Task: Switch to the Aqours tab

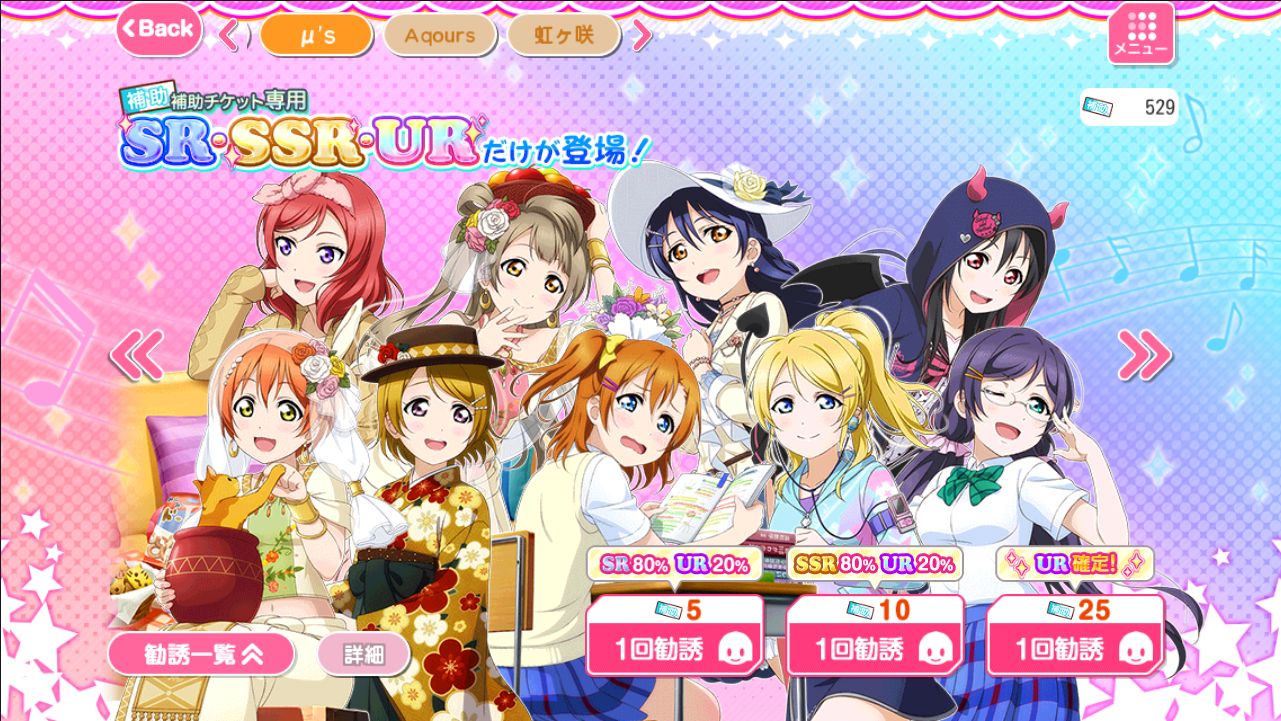Action: point(439,36)
